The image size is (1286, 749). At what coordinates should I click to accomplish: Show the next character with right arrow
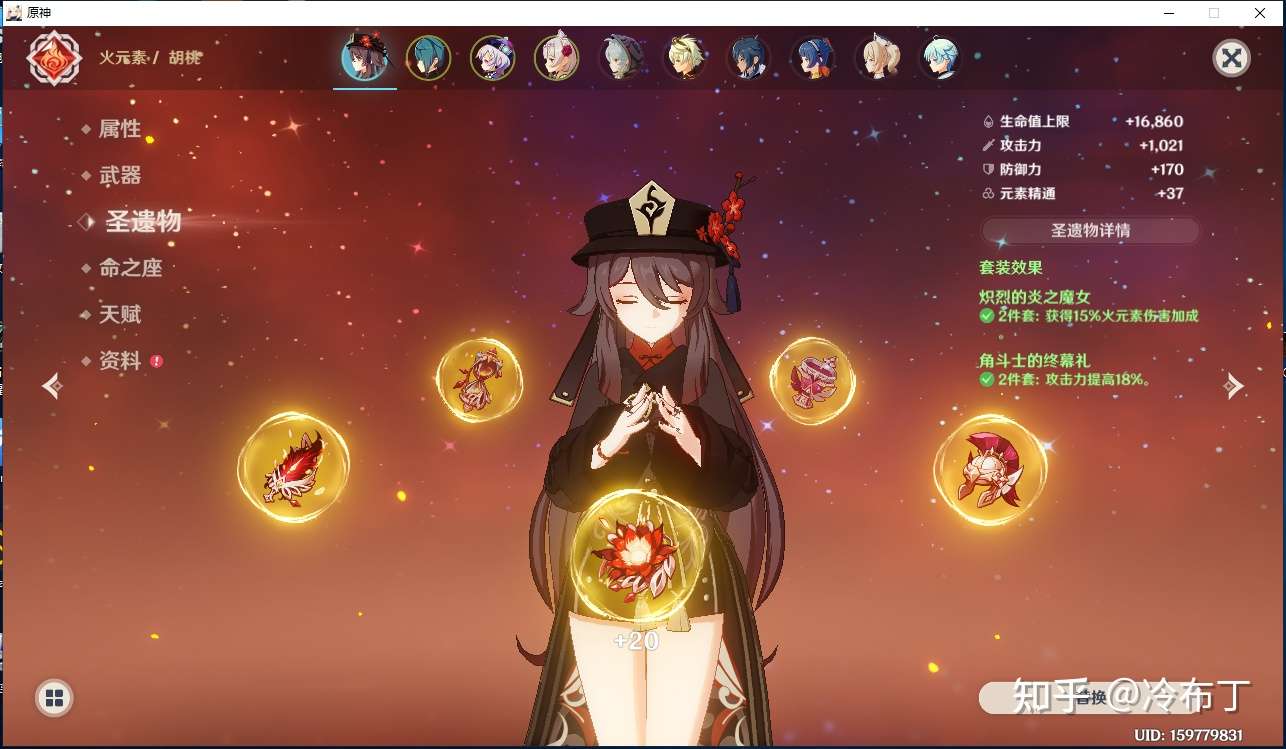1234,385
